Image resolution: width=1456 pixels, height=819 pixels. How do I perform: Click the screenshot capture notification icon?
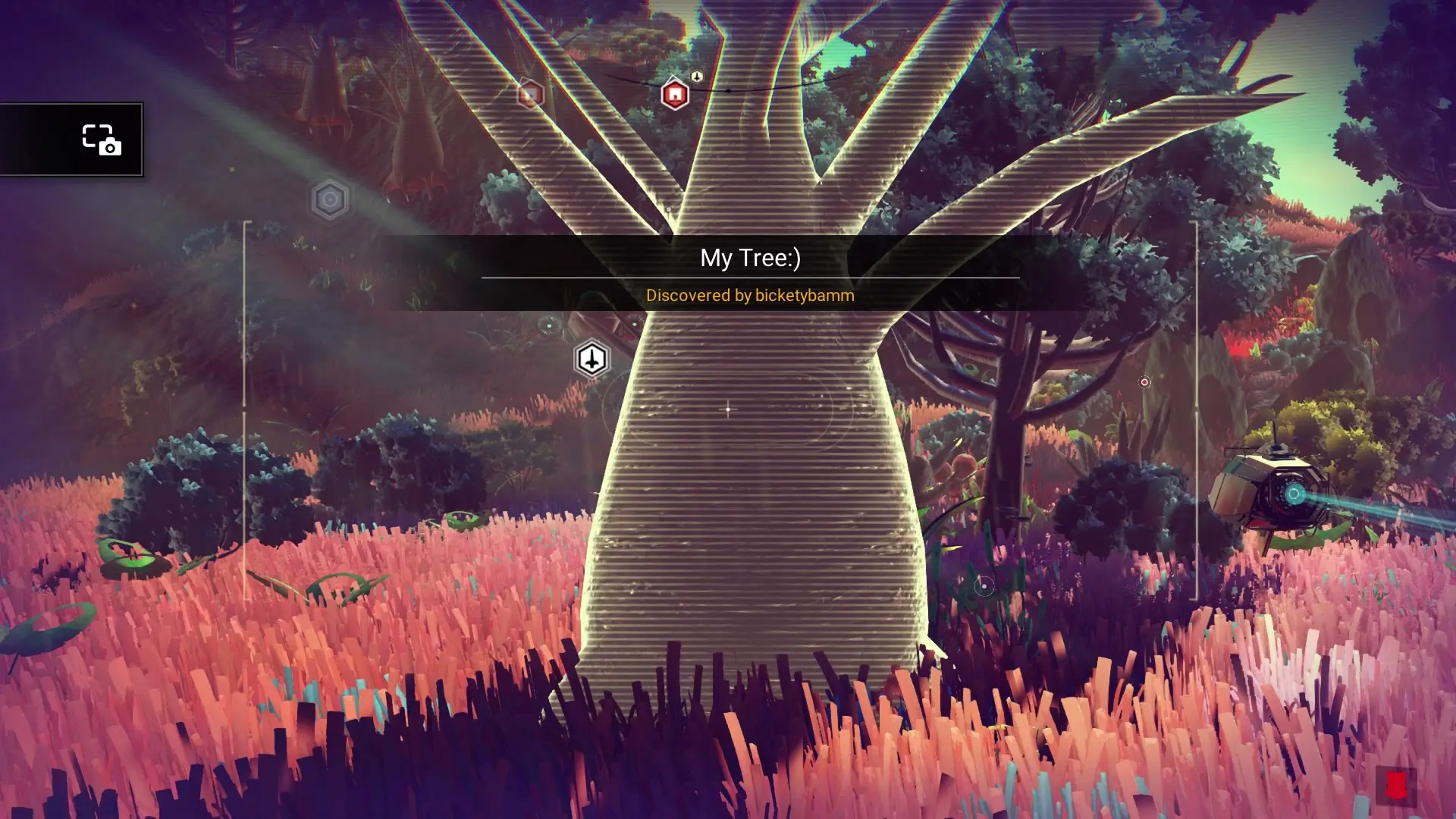point(102,140)
